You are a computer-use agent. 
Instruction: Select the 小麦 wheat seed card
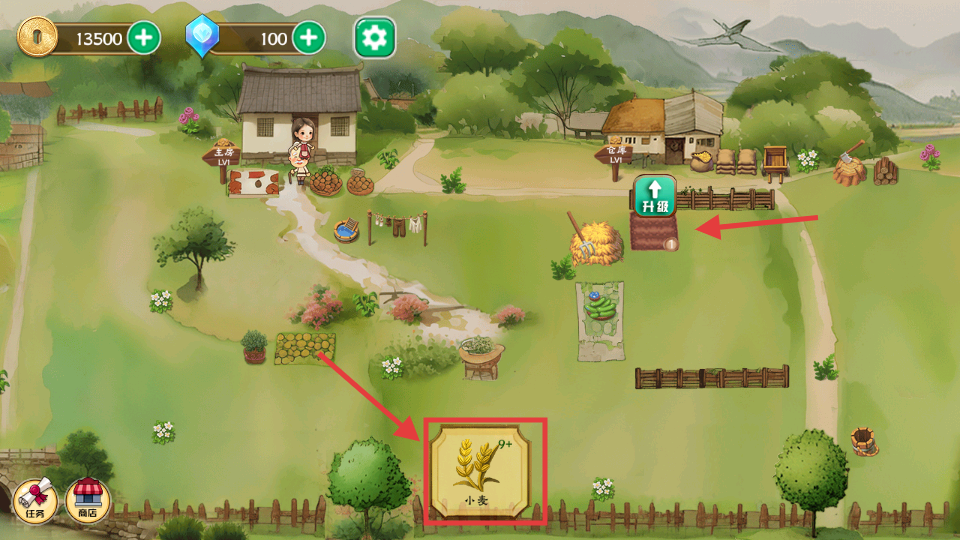click(486, 471)
